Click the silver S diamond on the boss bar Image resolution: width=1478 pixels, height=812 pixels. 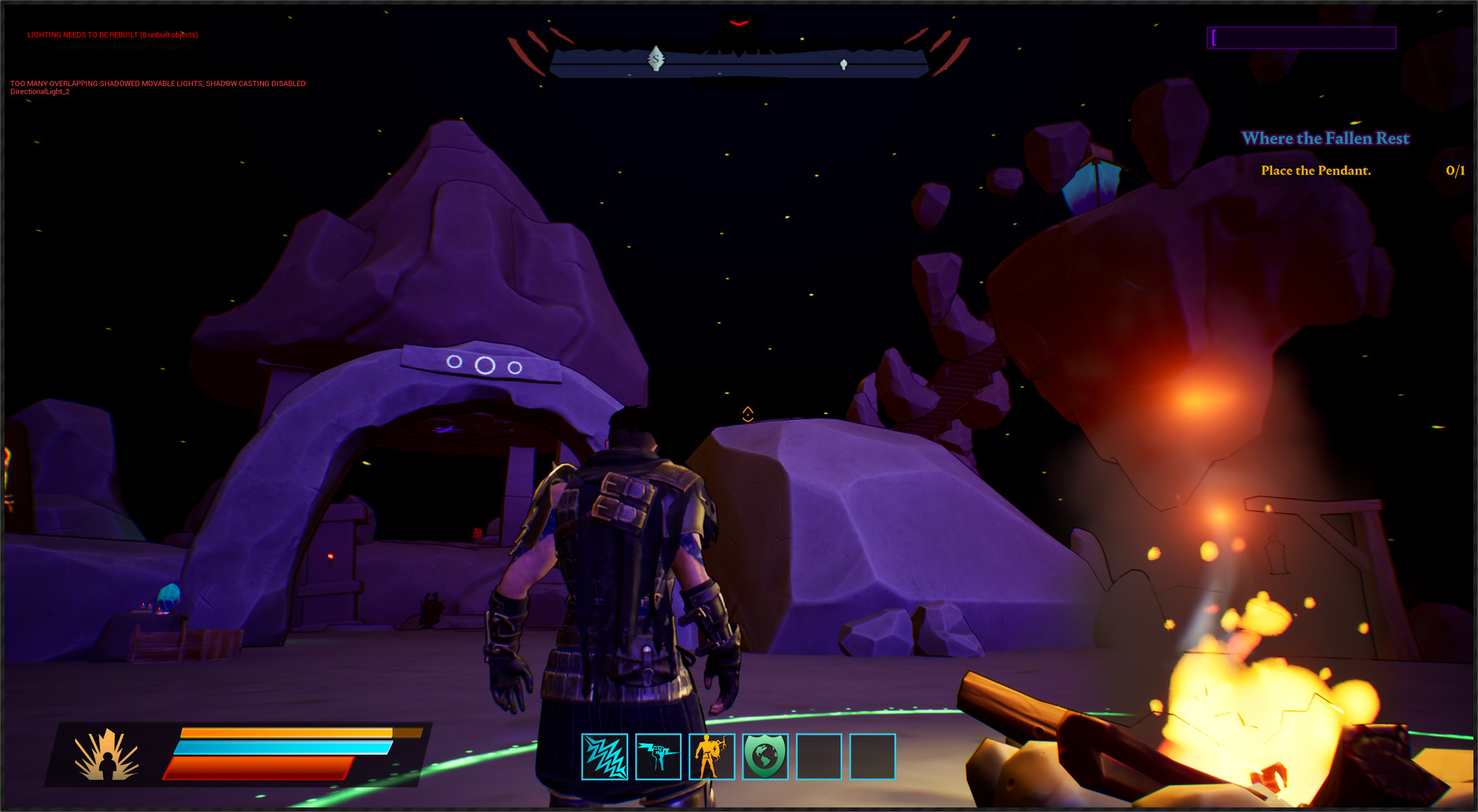[655, 58]
